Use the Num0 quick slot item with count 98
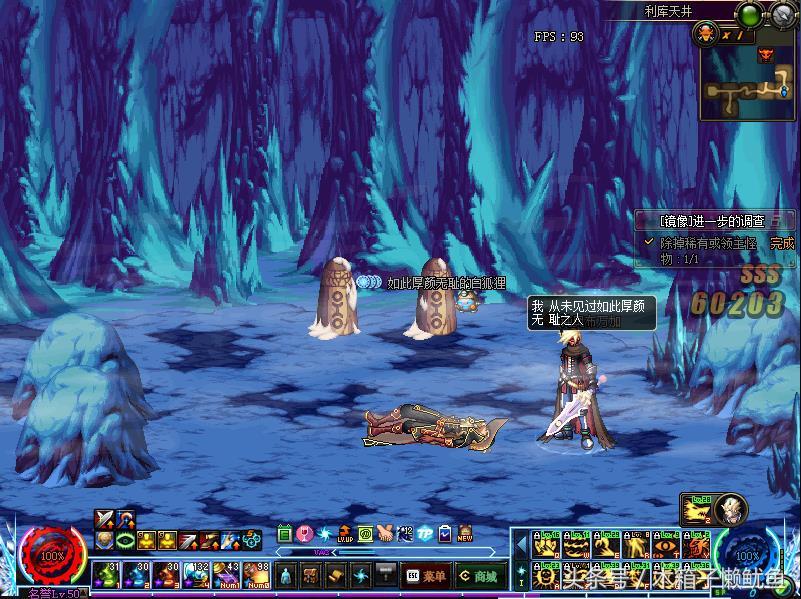This screenshot has width=801, height=599. coord(255,574)
